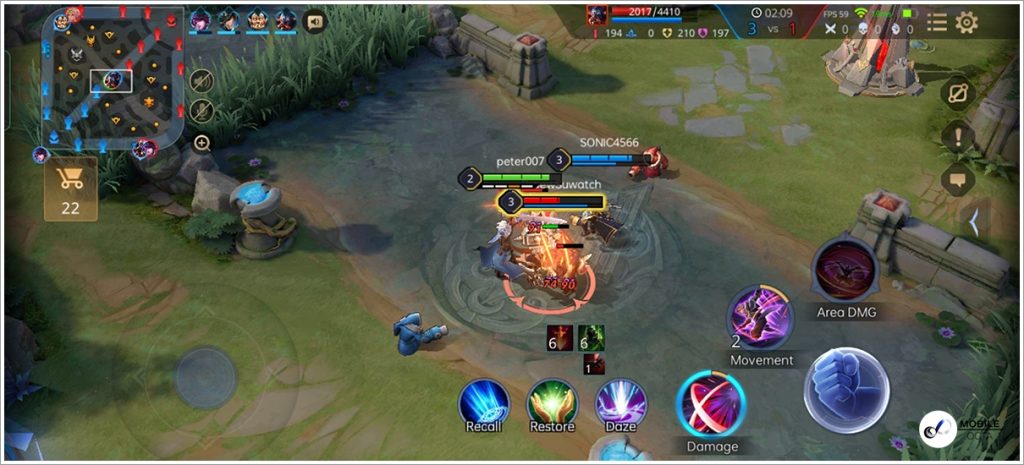Open the gear settings menu
Image resolution: width=1024 pixels, height=465 pixels.
(x=966, y=22)
